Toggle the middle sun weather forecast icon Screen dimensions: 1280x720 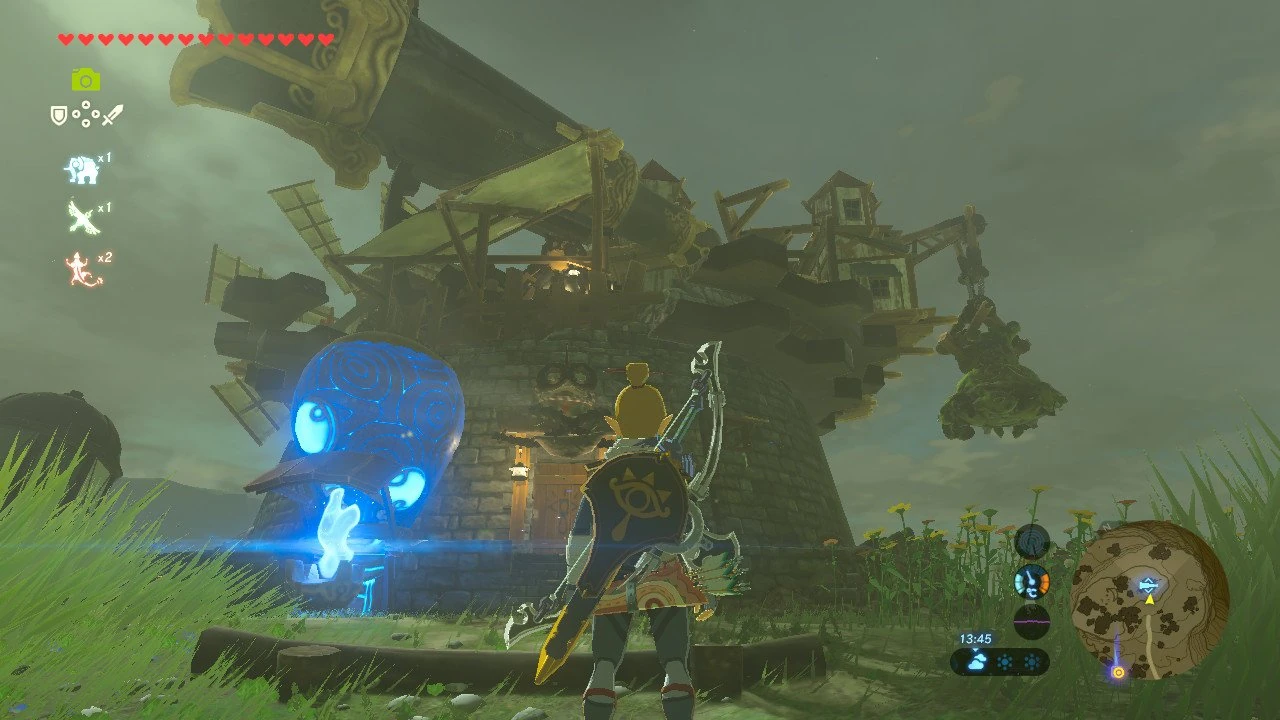point(1005,661)
